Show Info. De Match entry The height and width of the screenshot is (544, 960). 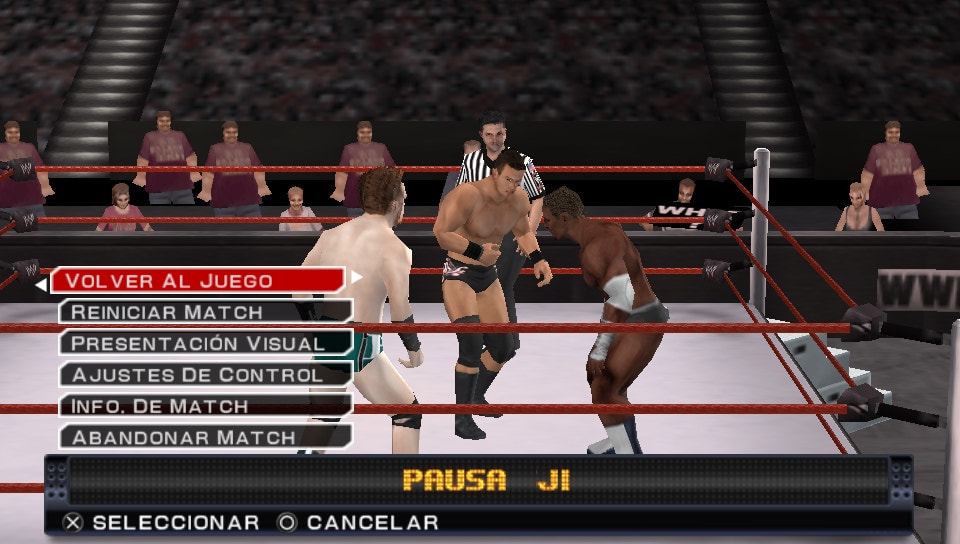204,406
